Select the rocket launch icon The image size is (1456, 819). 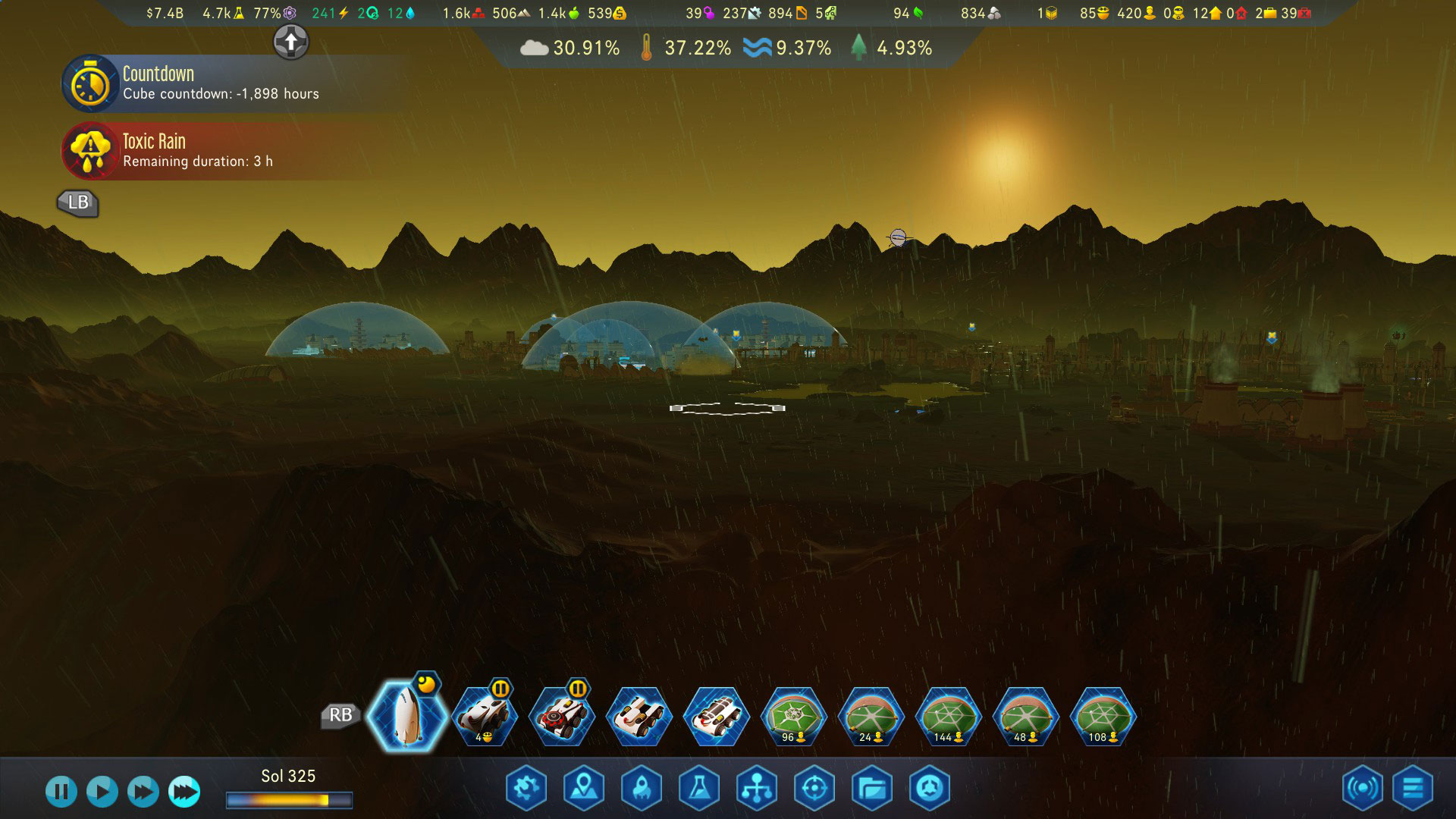click(x=641, y=789)
